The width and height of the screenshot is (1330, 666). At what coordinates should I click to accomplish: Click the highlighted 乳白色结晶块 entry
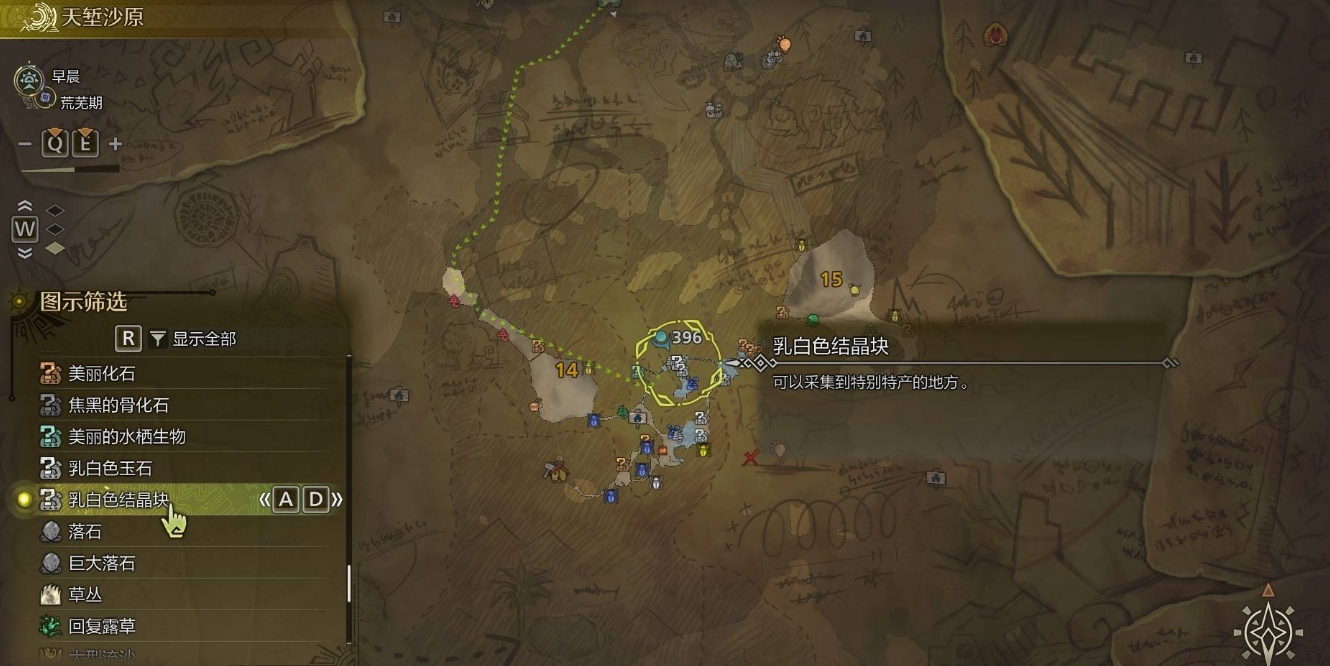(118, 500)
